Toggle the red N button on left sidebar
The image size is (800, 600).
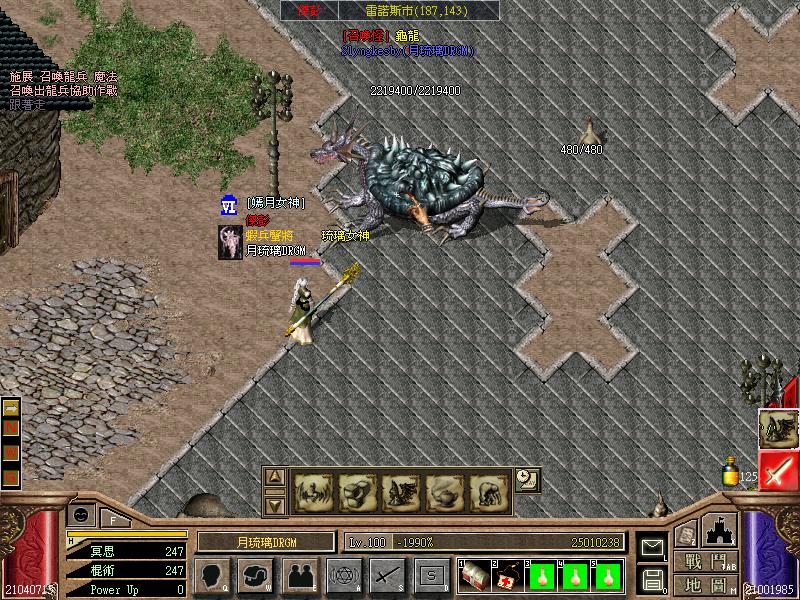(x=11, y=430)
